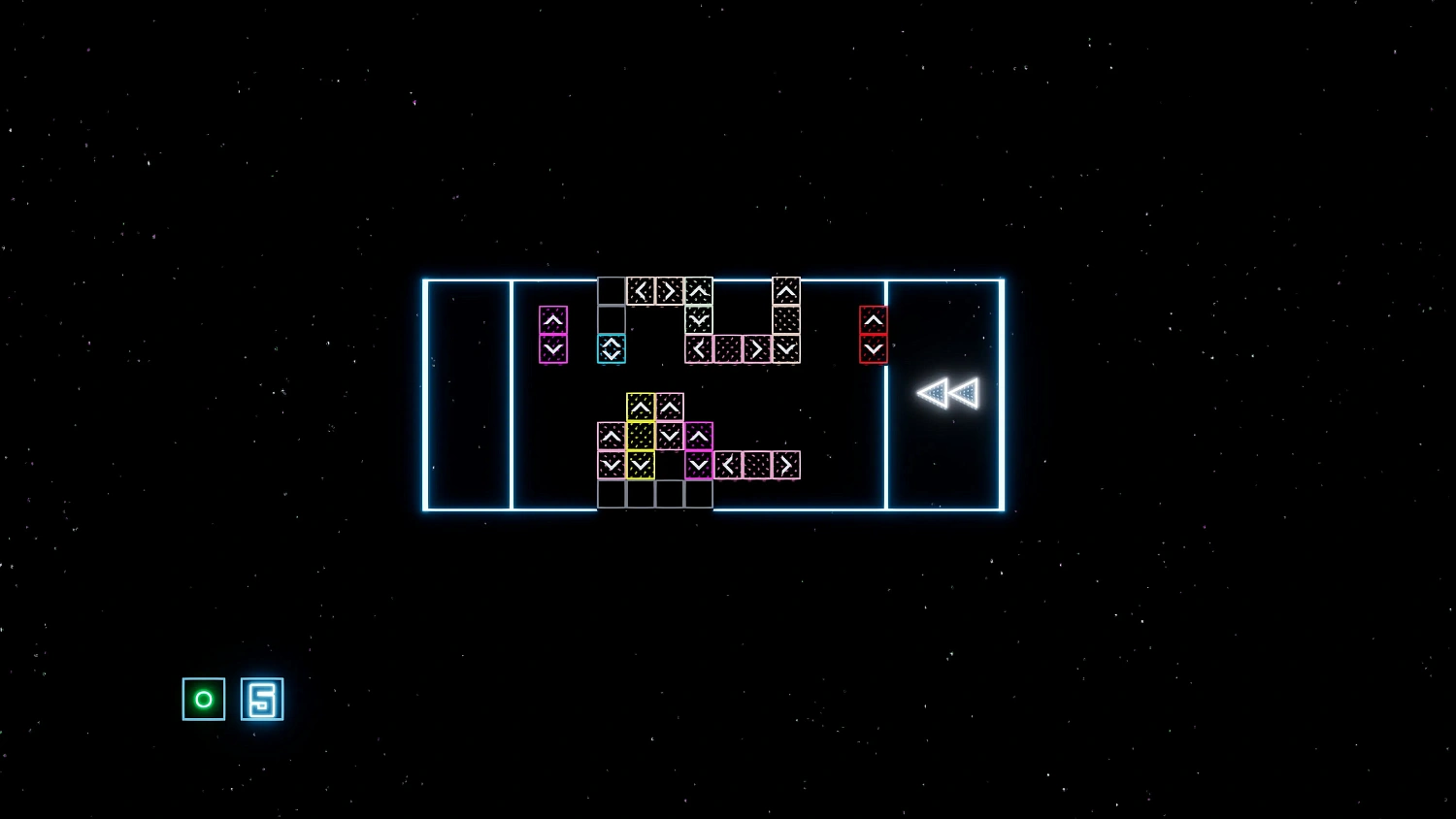Click the yellow up-arrow tile

[x=641, y=407]
